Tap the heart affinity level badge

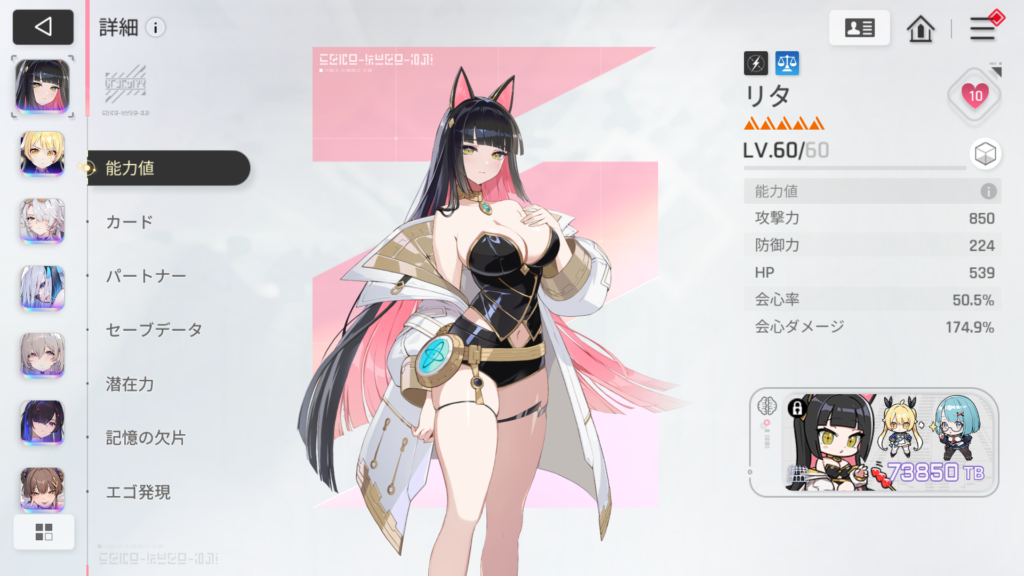[x=975, y=96]
